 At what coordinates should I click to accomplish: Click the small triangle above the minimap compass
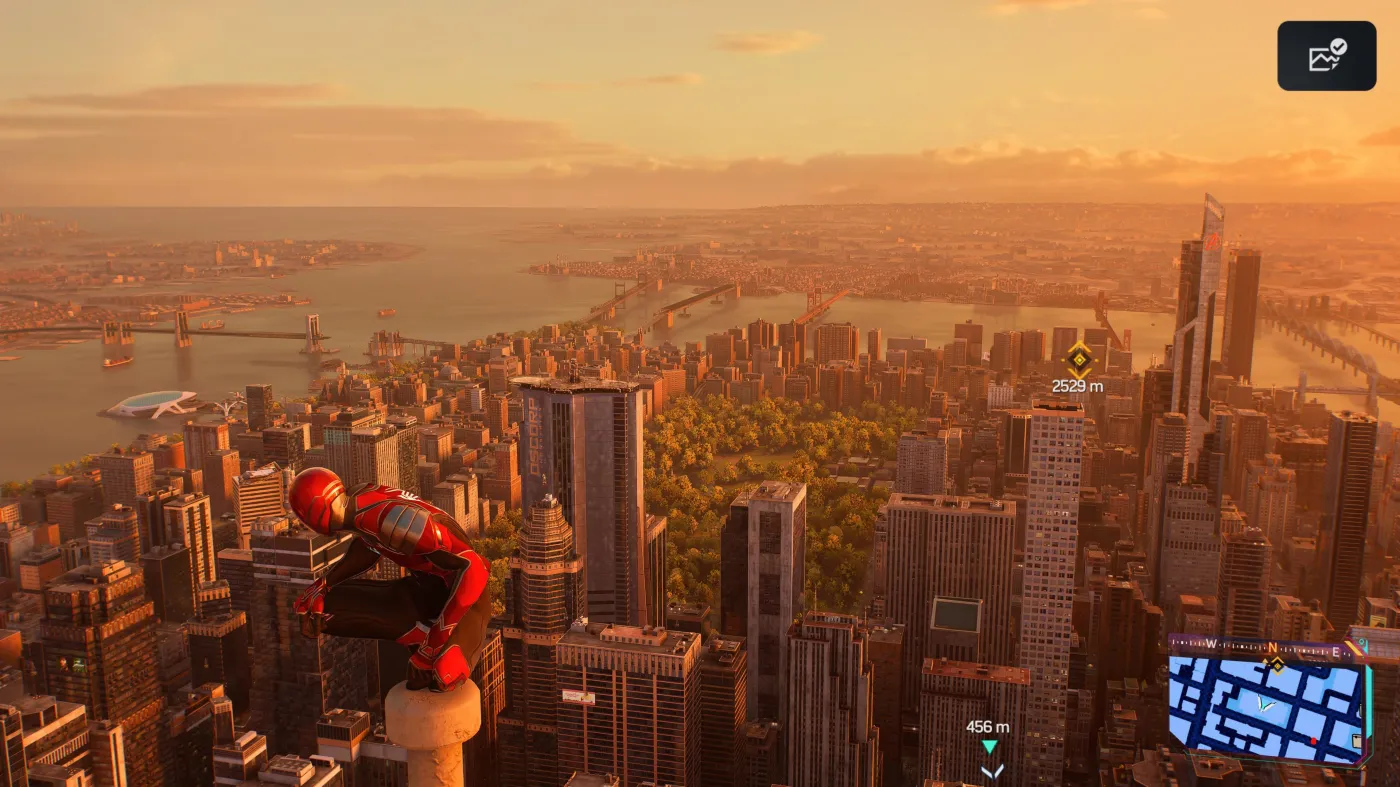1265,660
